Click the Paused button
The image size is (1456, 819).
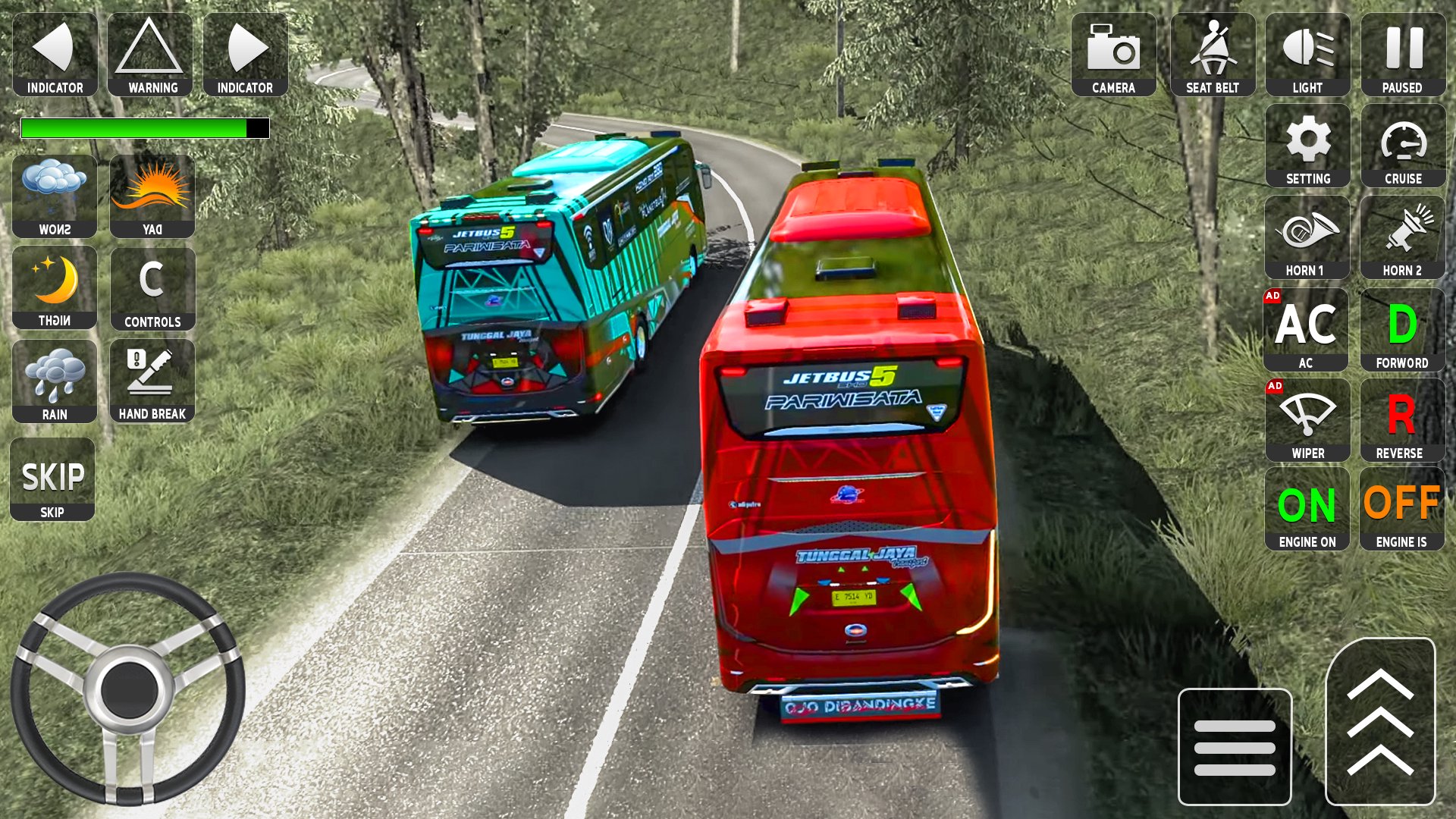(x=1403, y=55)
